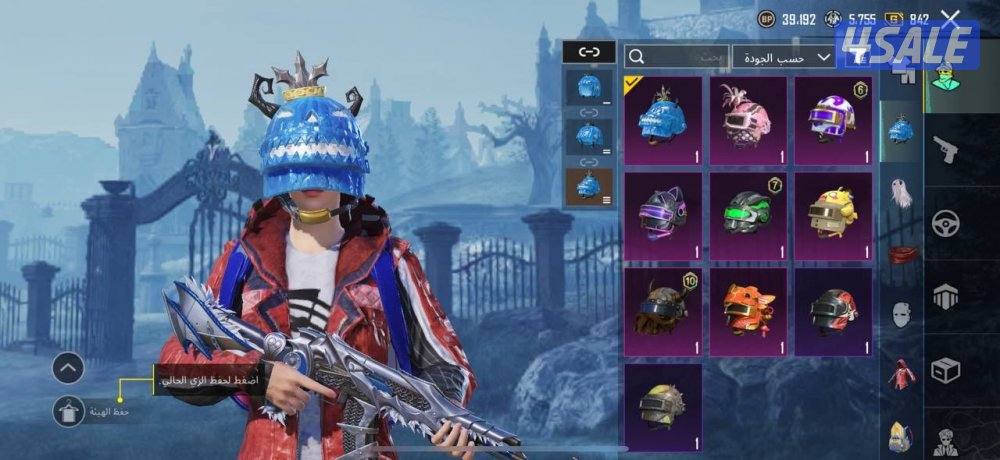Image resolution: width=1000 pixels, height=460 pixels.
Task: Toggle the chain link button above helmet presets
Action: (x=589, y=52)
